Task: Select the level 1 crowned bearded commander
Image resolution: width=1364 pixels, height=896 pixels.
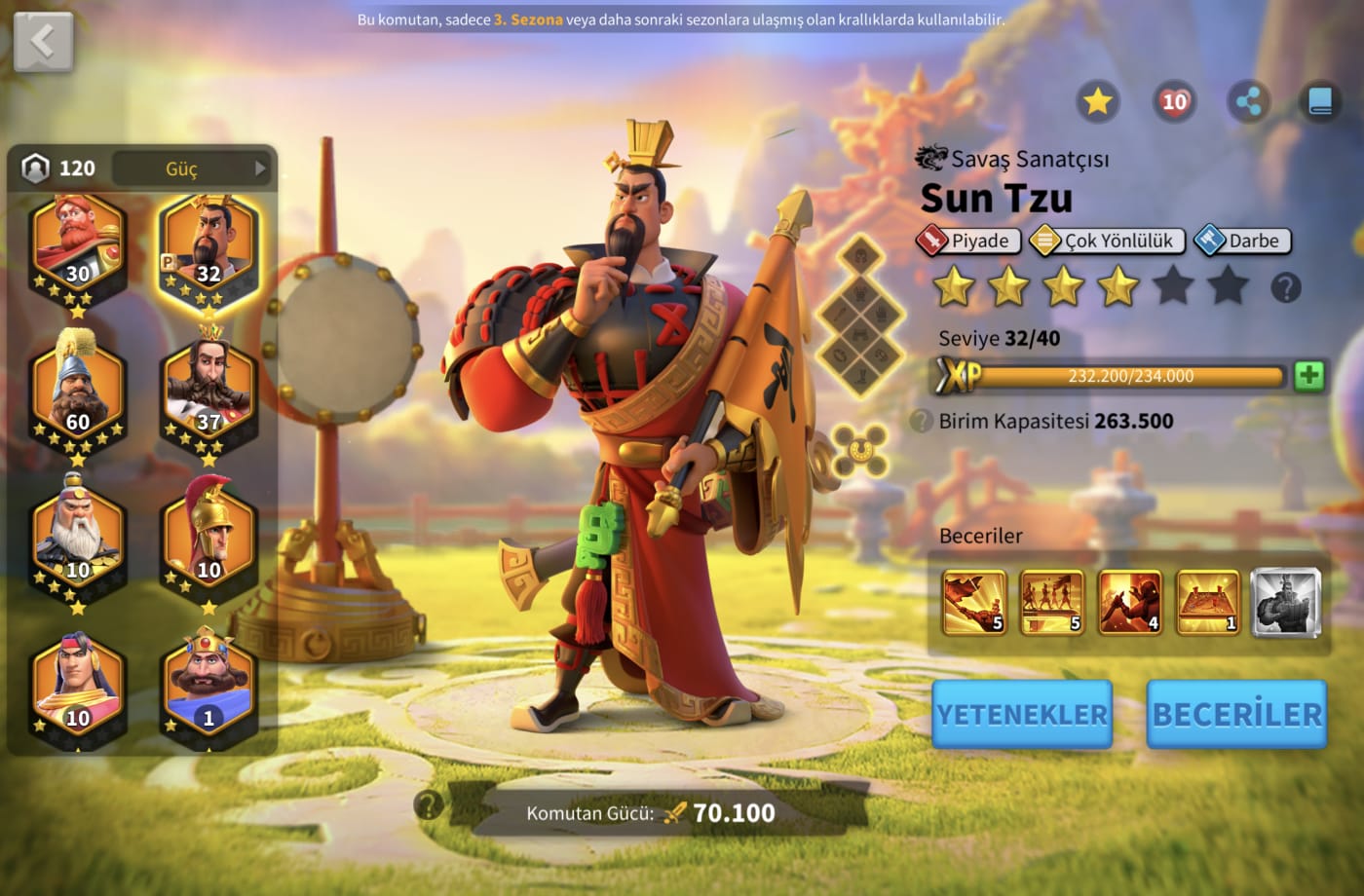Action: (x=208, y=682)
